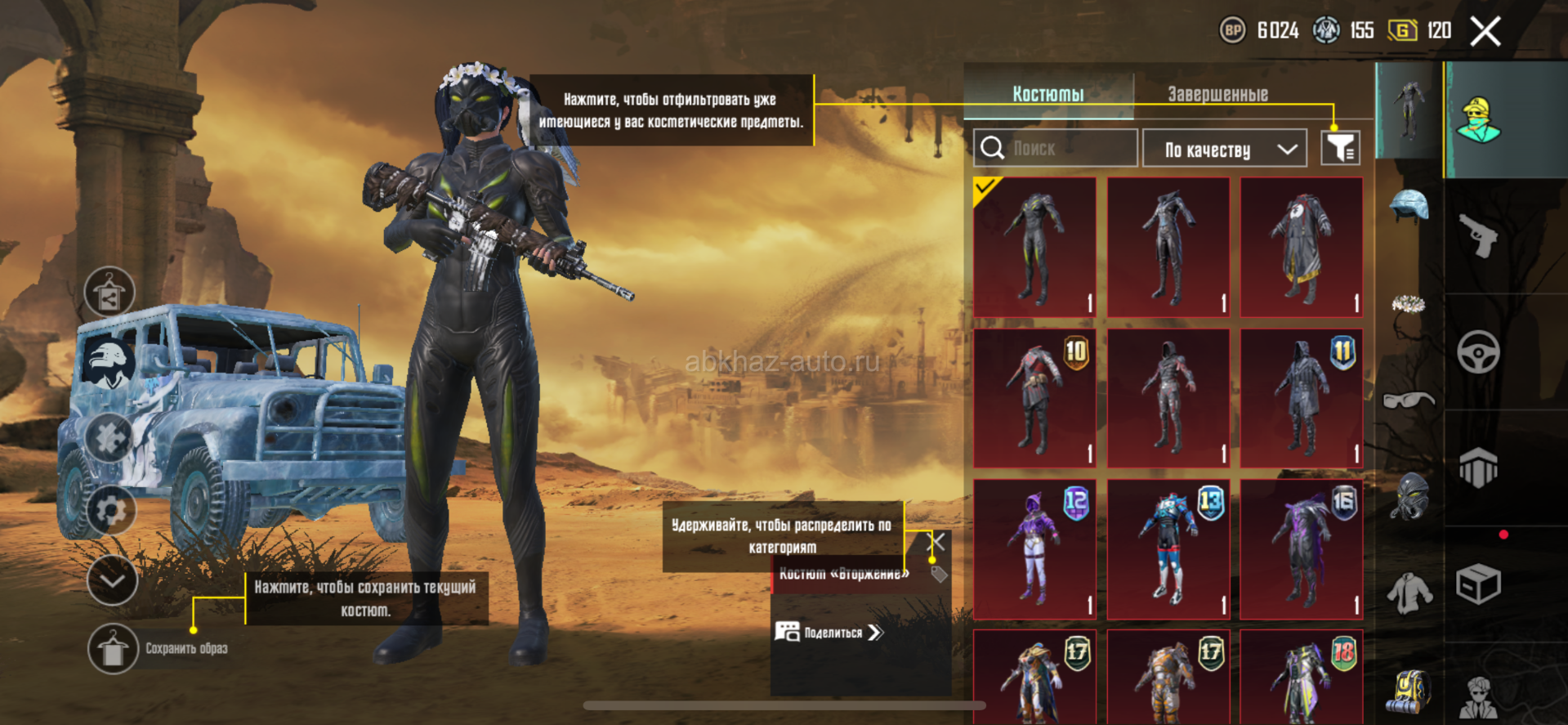Toggle the owned items filter funnel icon
This screenshot has height=725, width=1568.
(x=1340, y=148)
